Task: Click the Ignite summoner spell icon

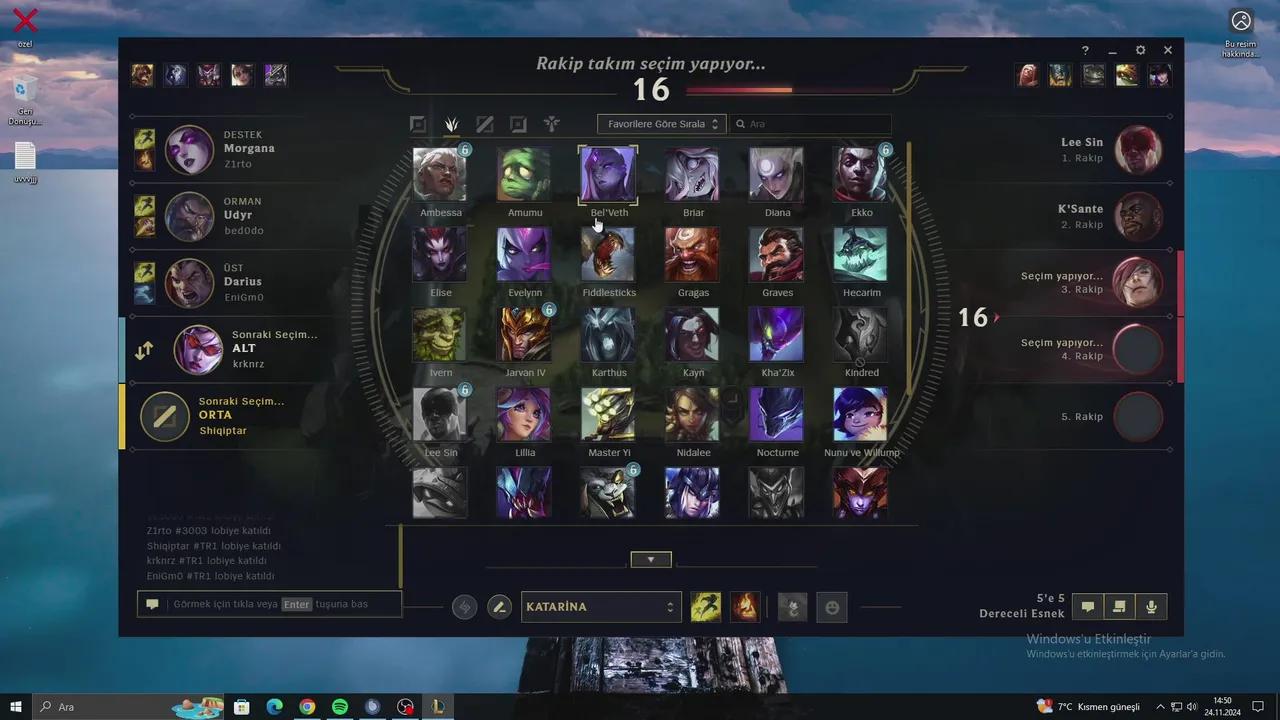Action: [x=745, y=606]
